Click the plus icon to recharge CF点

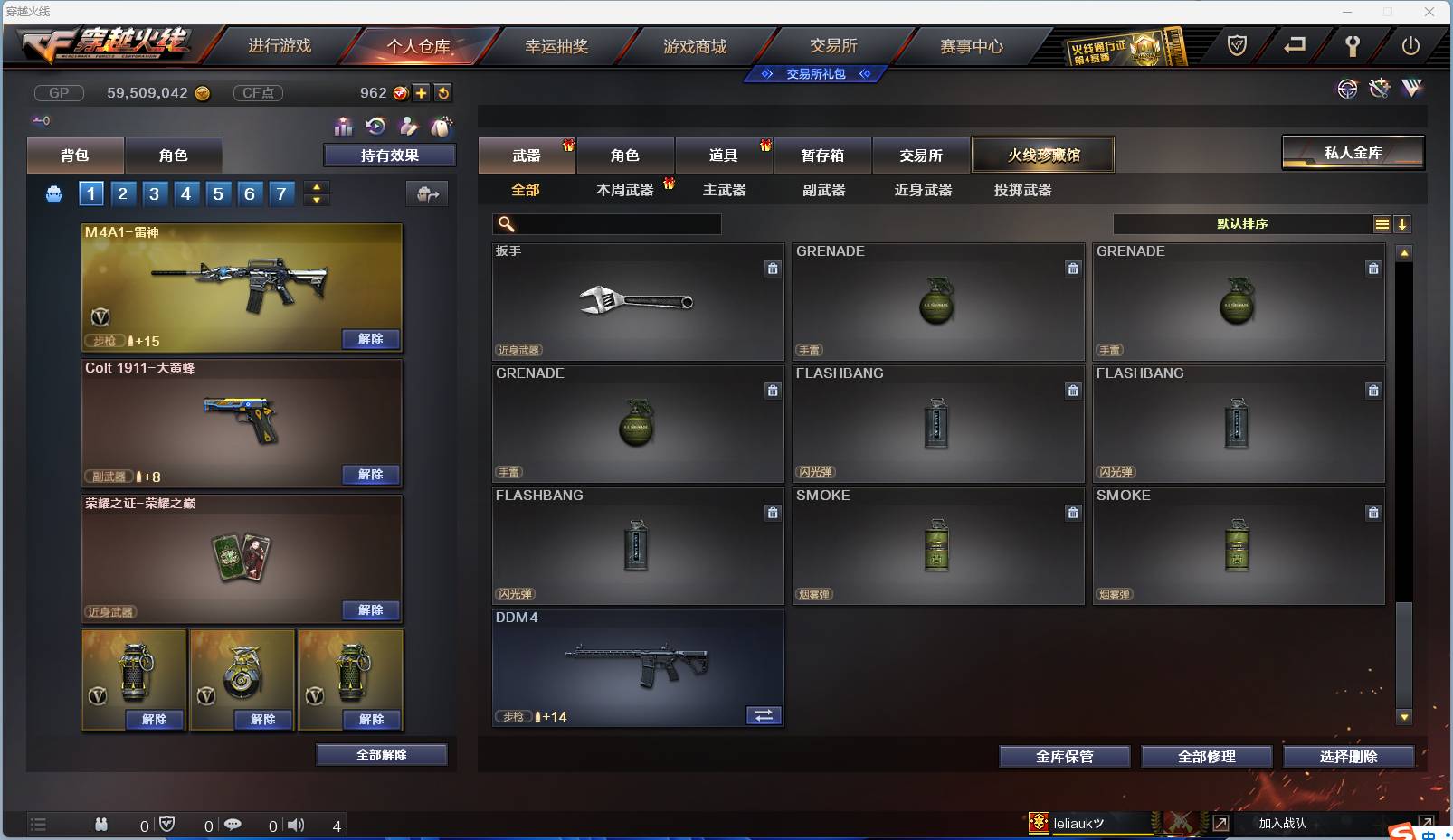pos(421,93)
